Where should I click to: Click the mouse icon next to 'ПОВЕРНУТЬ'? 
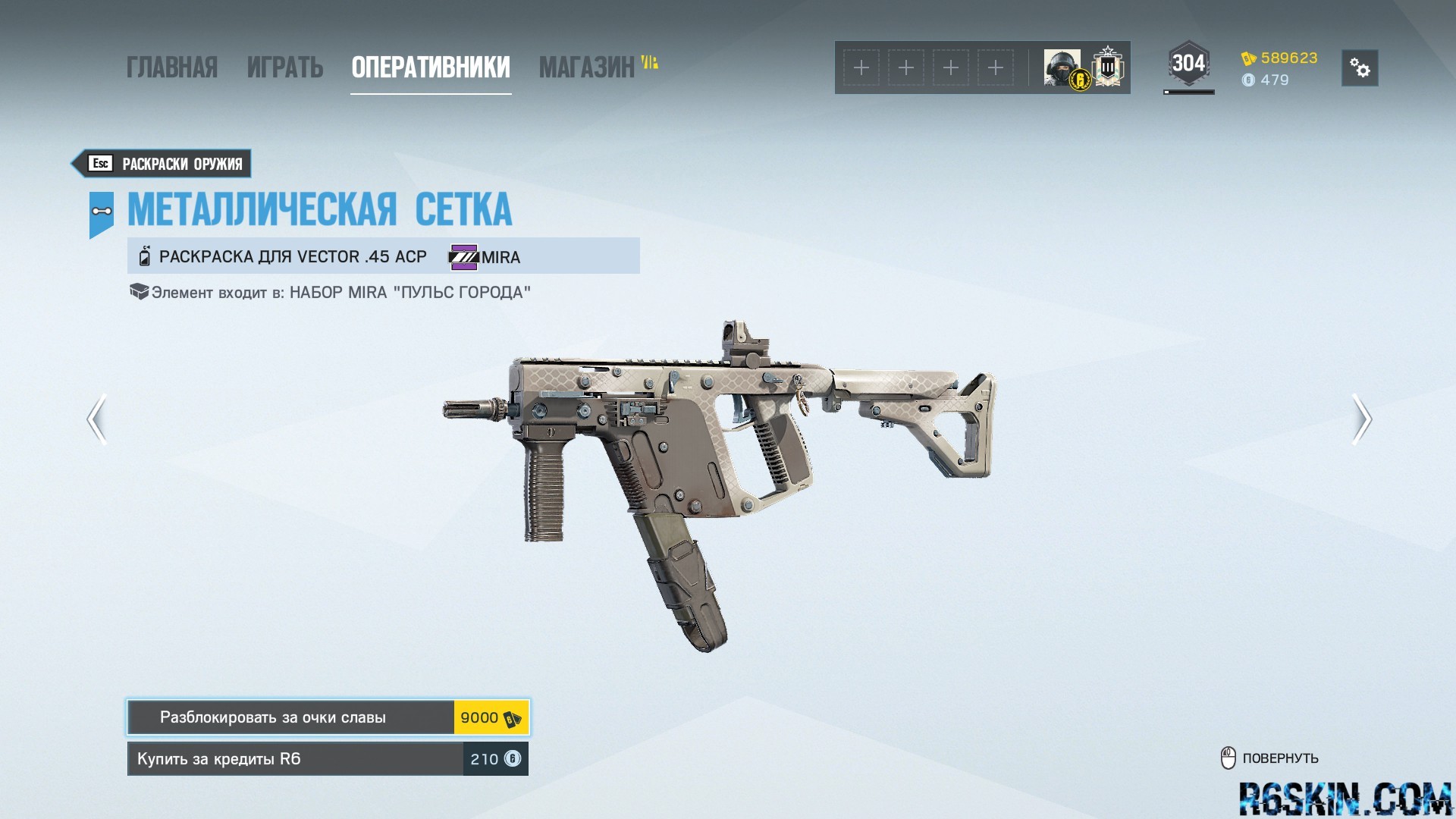click(x=1229, y=757)
